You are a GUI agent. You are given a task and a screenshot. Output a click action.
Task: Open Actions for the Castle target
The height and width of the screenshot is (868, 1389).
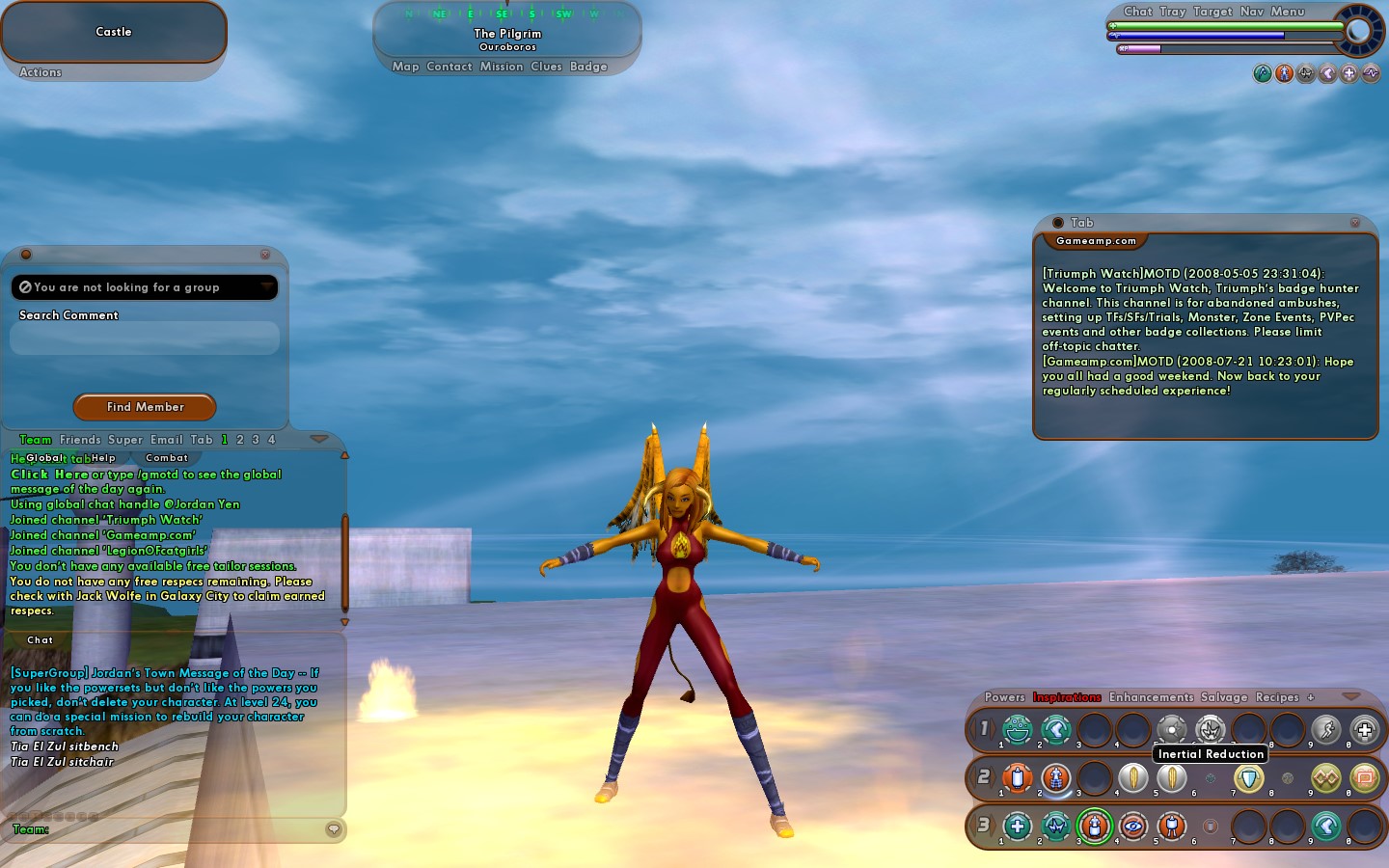point(41,72)
